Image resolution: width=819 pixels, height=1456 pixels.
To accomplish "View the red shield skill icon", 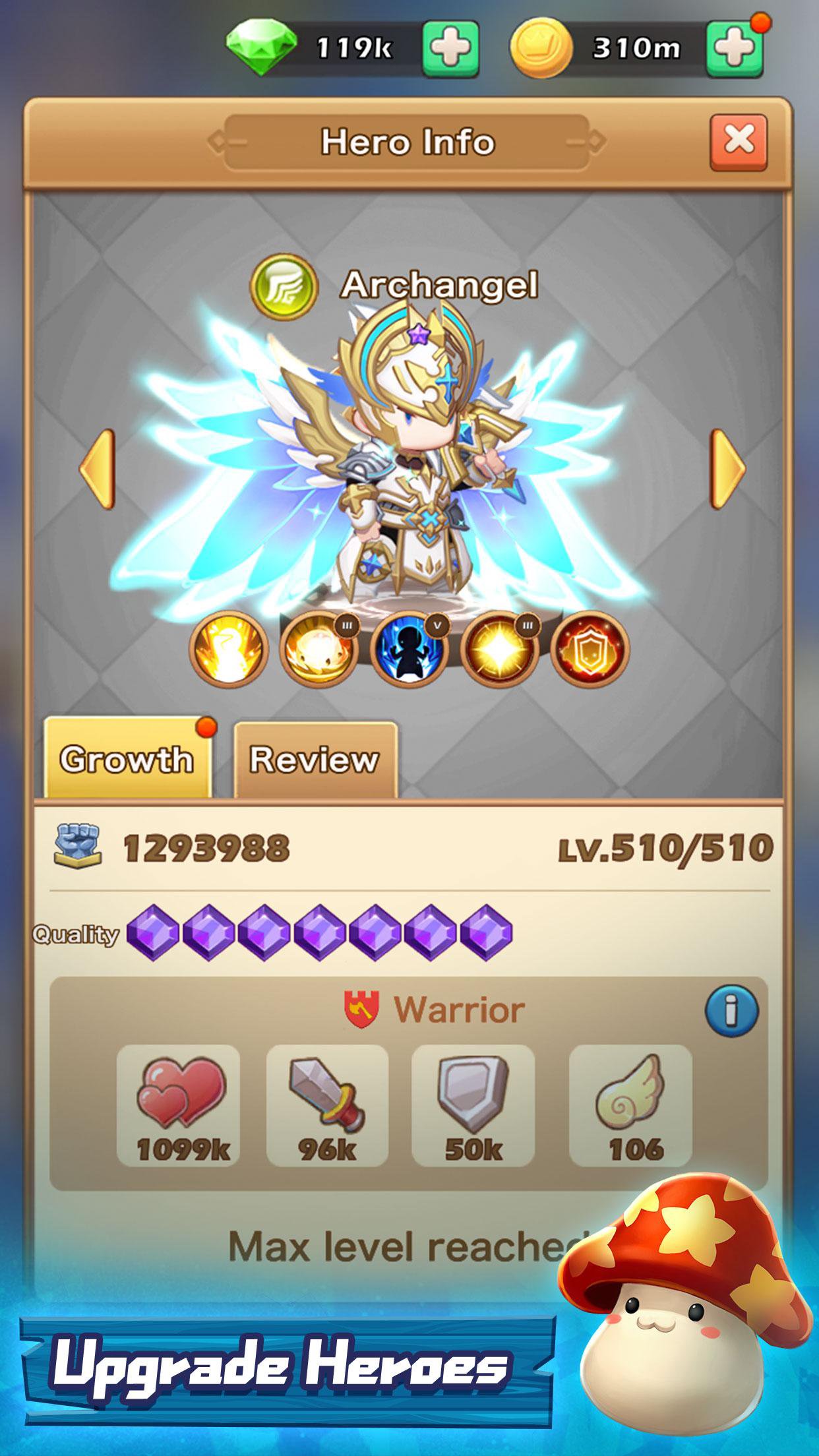I will tap(590, 650).
